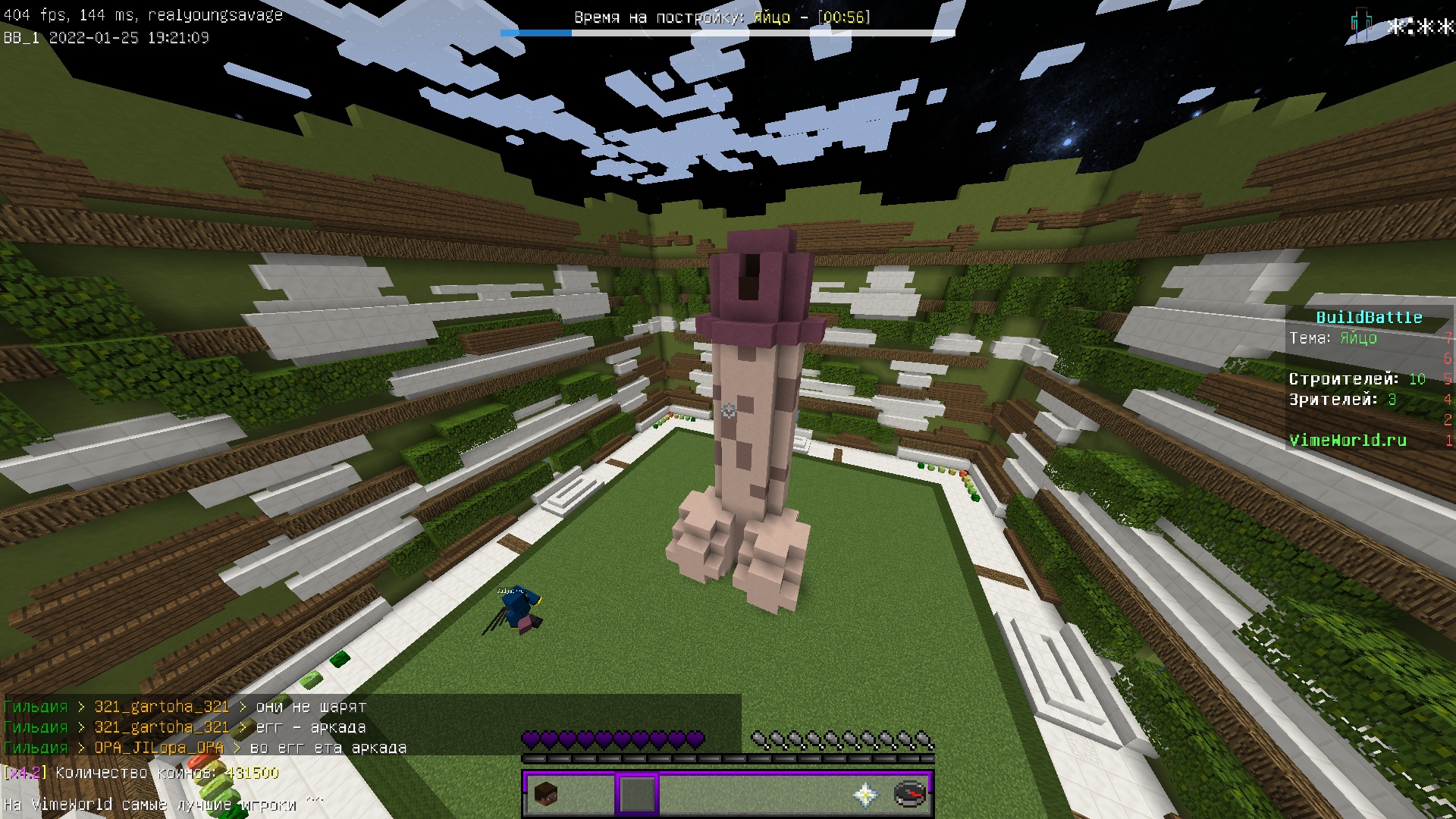Click 321_gartoha_321's name in guild chat
Screen dimensions: 1456x819
click(x=162, y=707)
